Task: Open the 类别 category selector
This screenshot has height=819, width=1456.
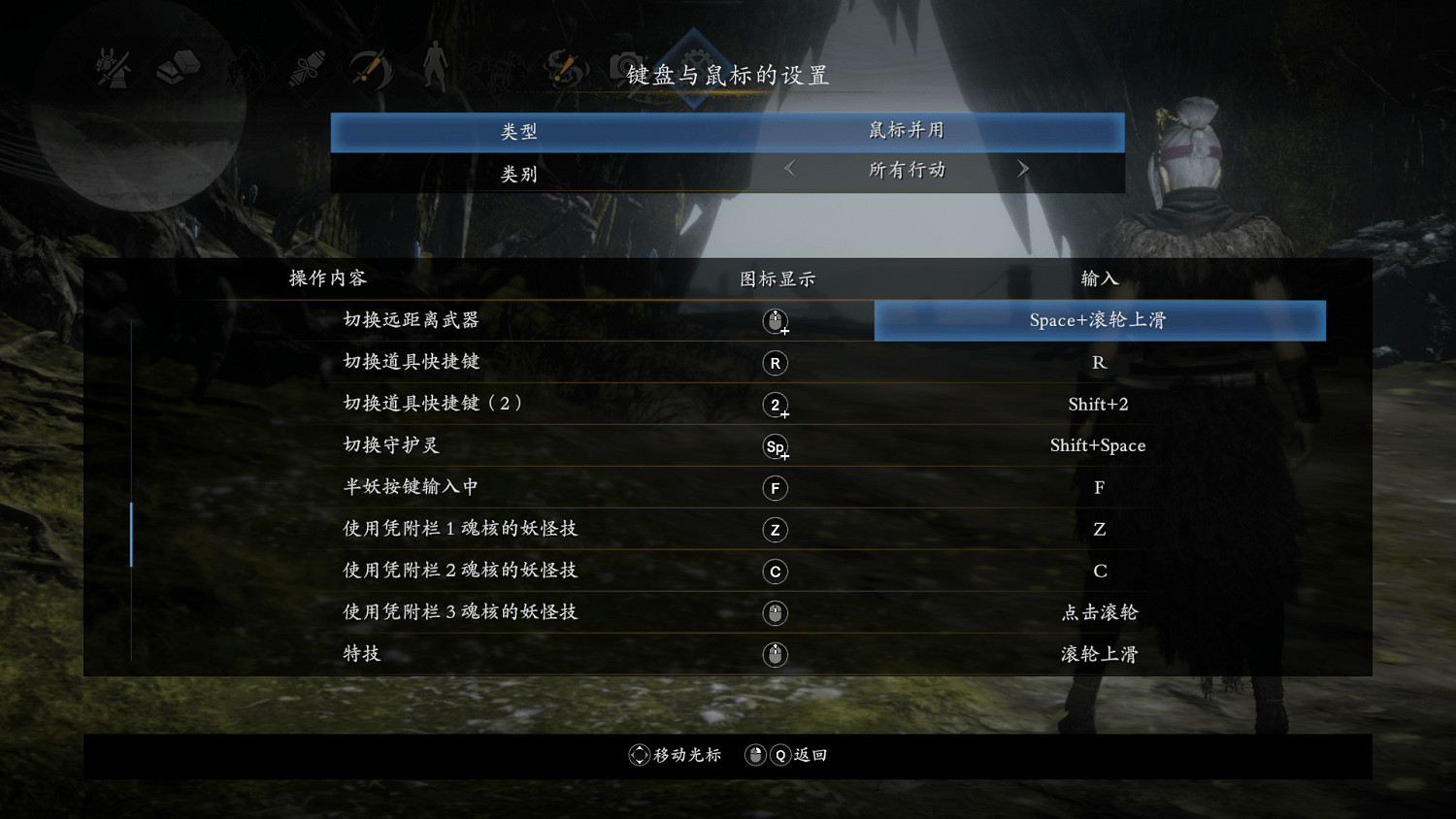Action: (519, 173)
